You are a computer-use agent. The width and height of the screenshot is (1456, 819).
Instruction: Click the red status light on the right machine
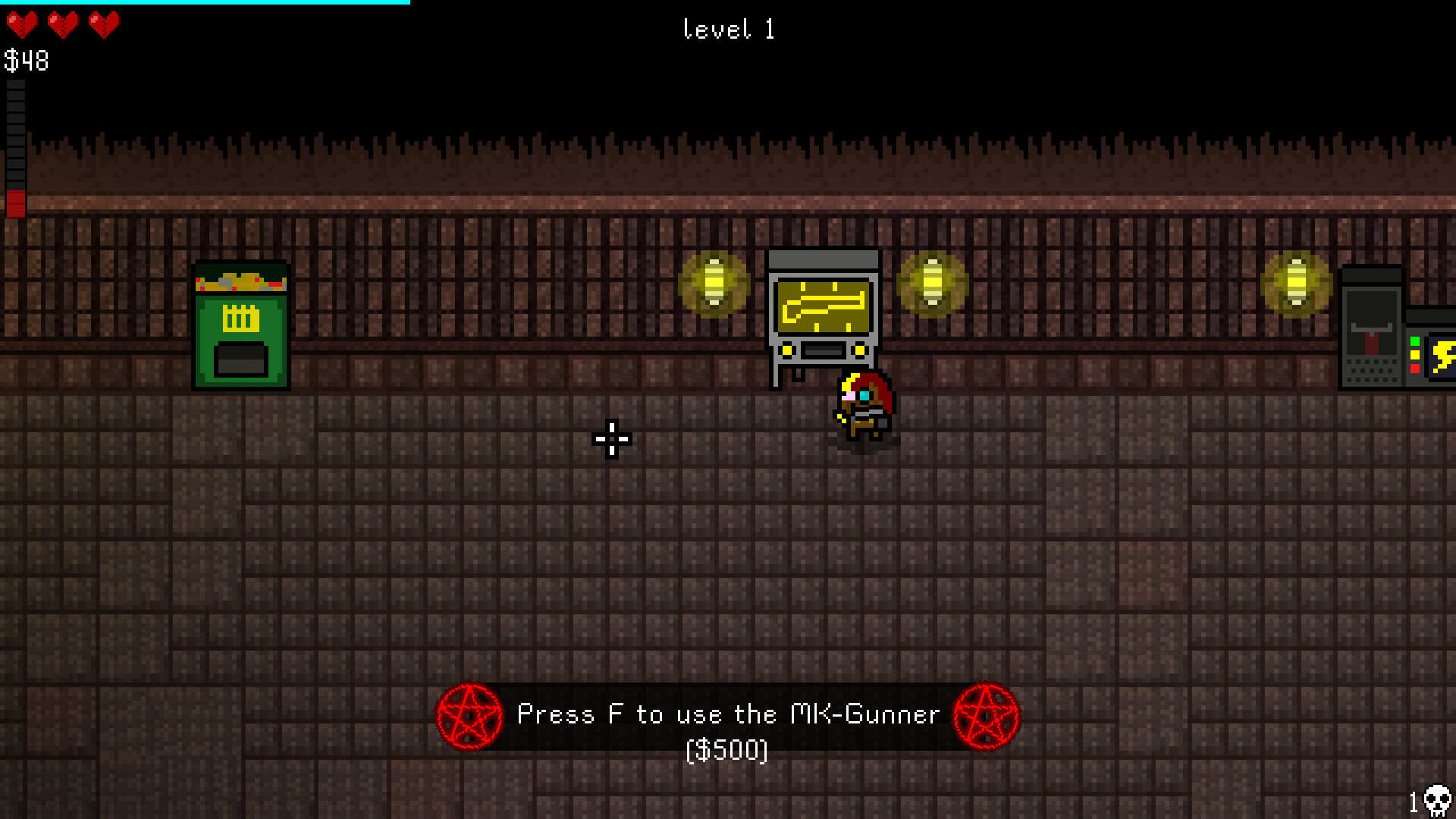coord(1415,369)
